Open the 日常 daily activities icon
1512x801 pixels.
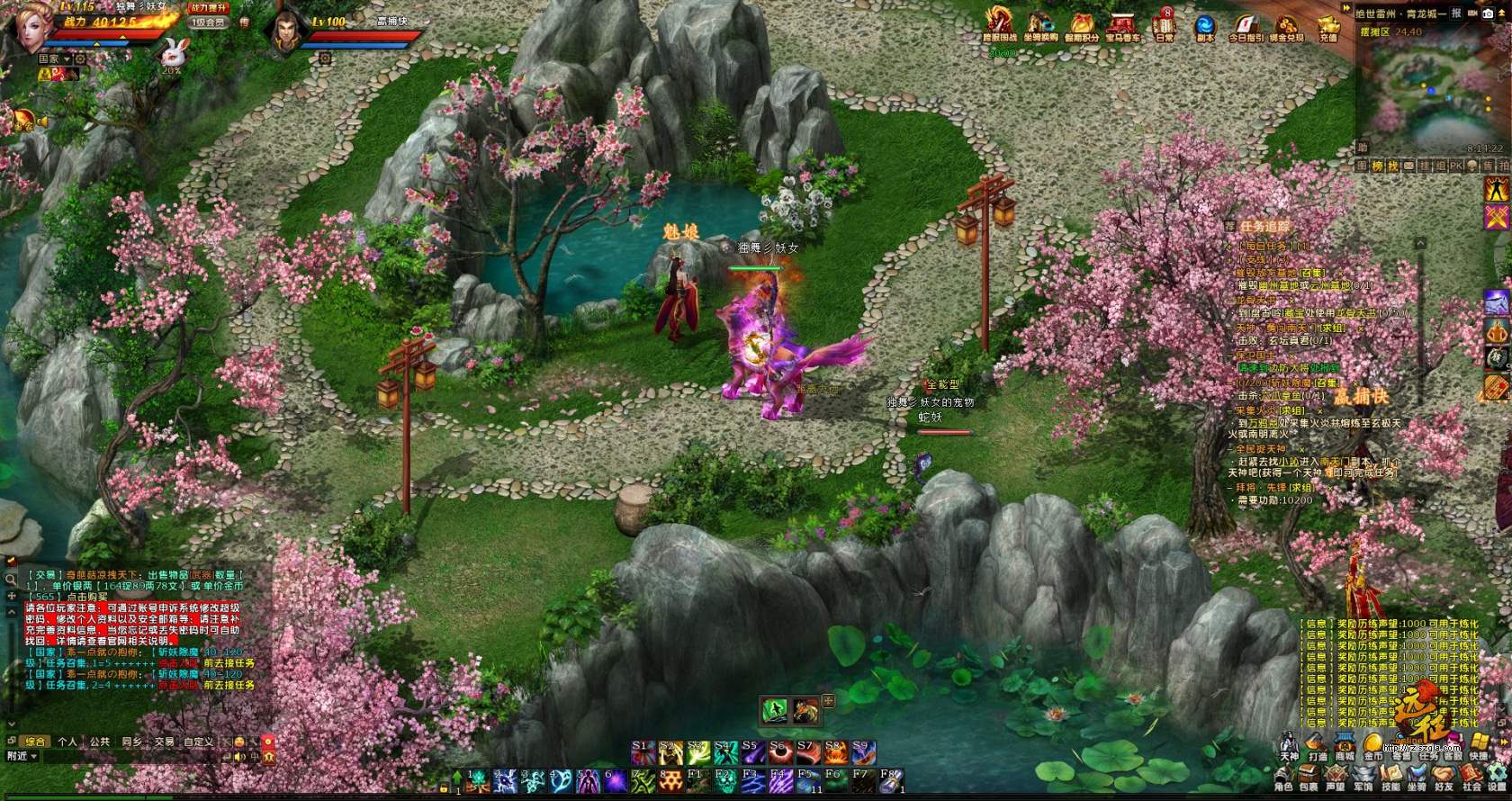click(1165, 25)
